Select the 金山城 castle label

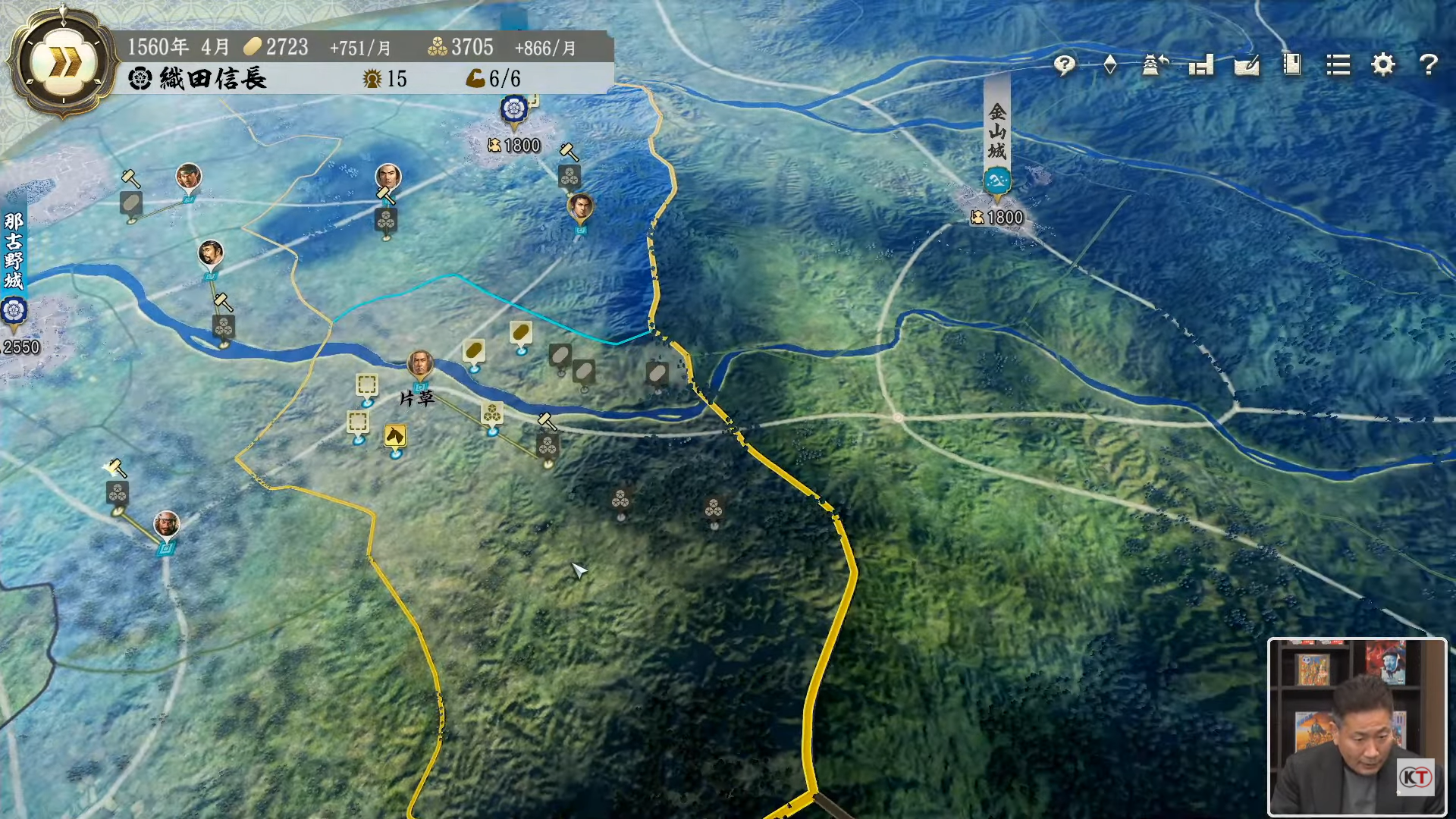997,130
